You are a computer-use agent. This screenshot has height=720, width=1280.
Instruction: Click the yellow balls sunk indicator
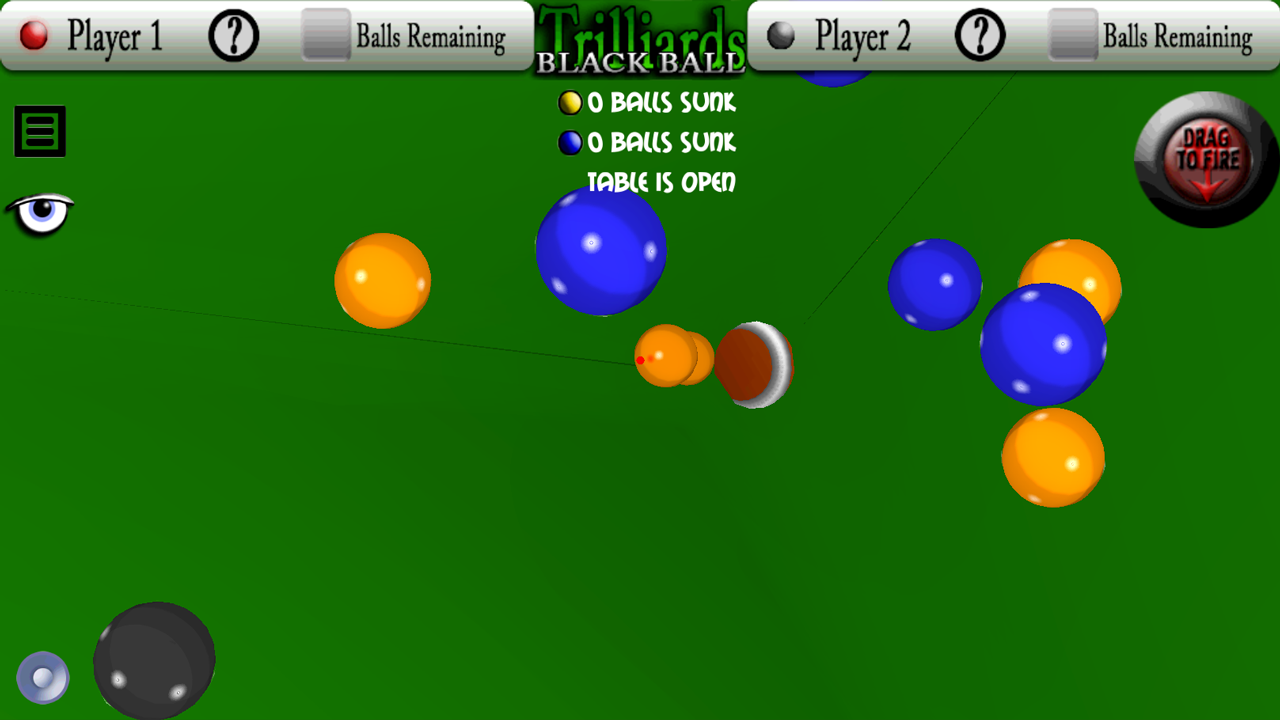(x=571, y=102)
